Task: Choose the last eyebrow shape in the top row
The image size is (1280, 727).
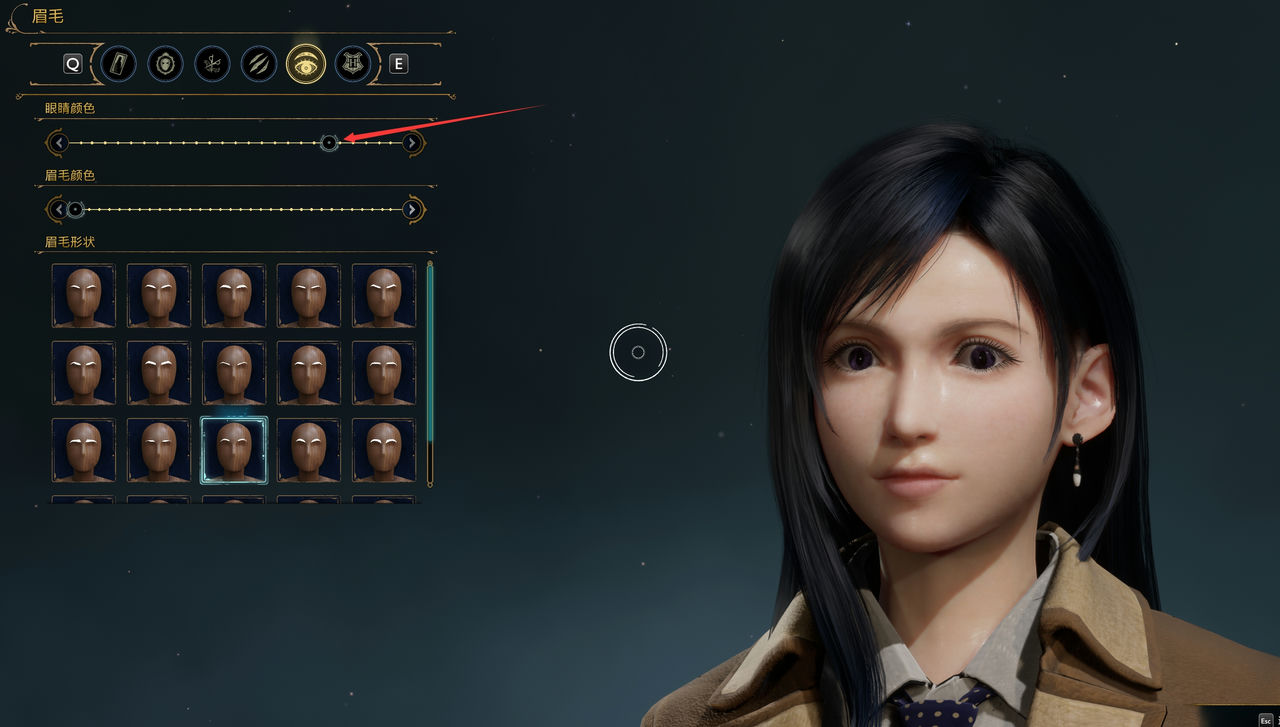Action: coord(383,295)
